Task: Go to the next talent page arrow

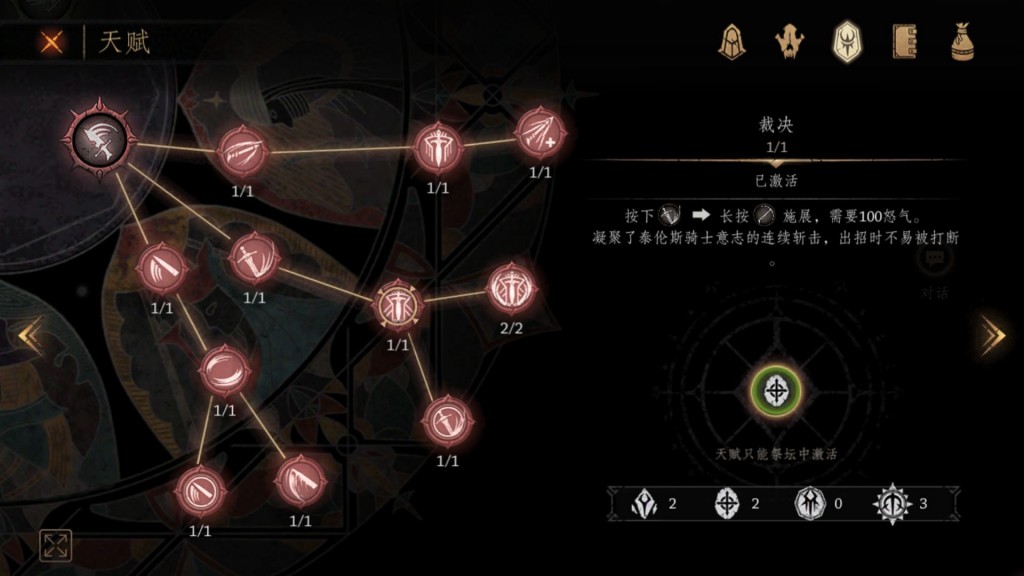Action: coord(992,336)
